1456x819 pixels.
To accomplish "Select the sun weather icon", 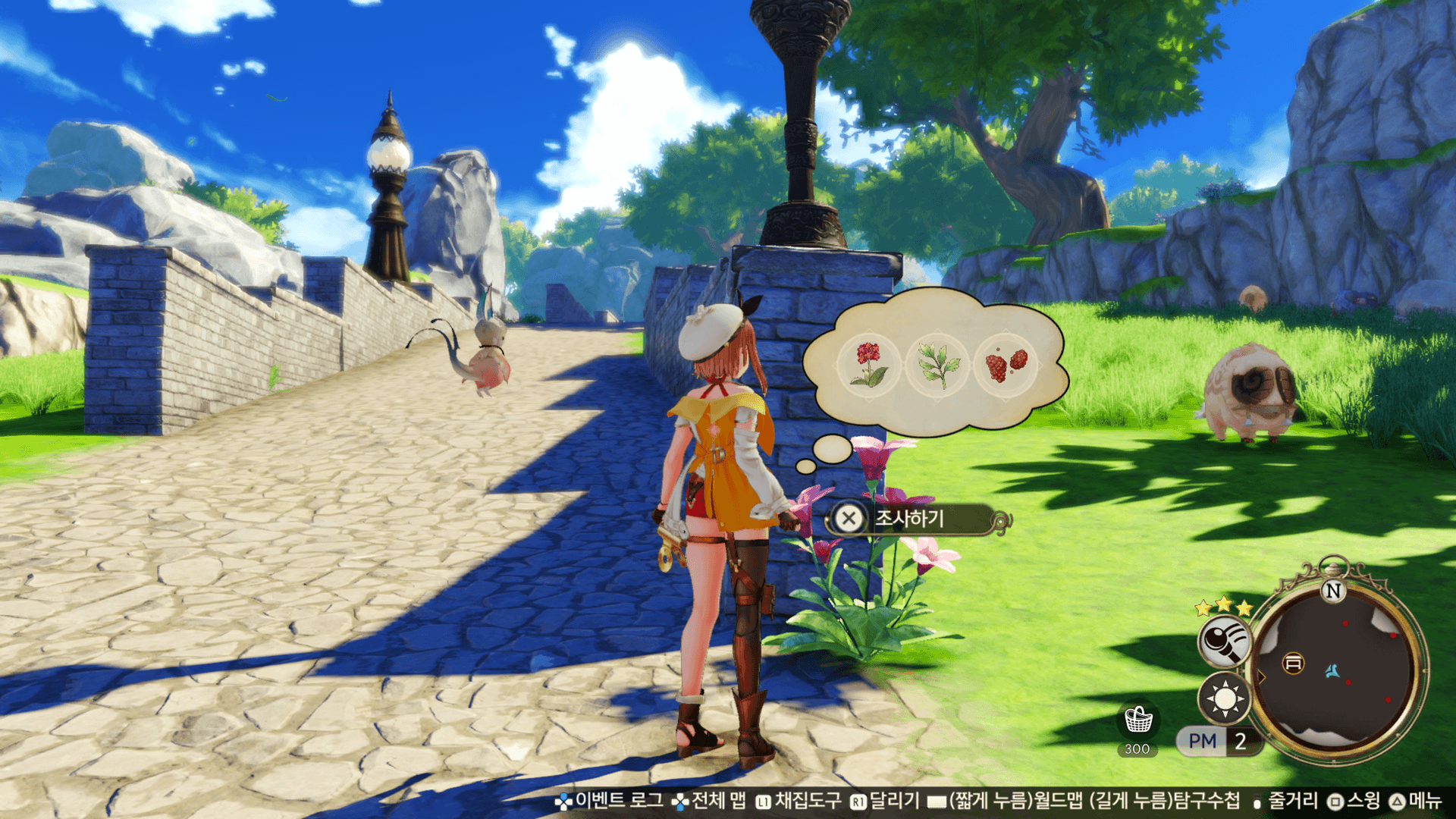I will coord(1224,698).
